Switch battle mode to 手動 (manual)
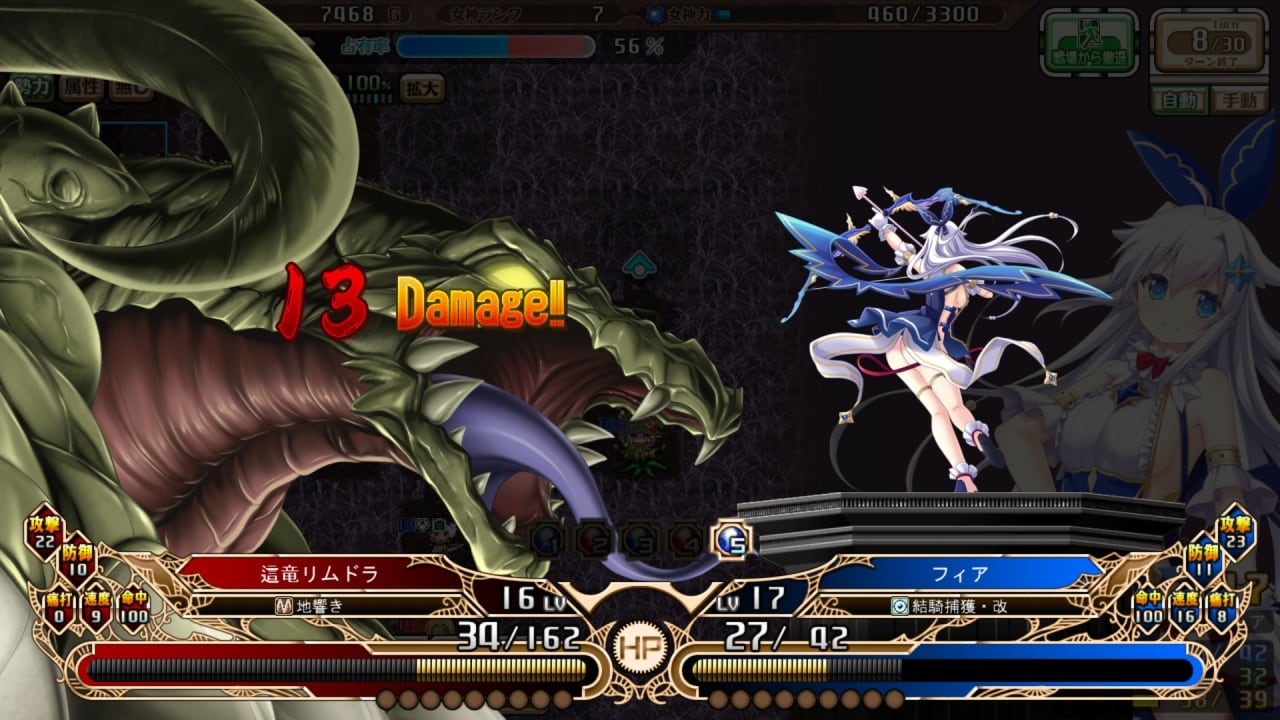The width and height of the screenshot is (1280, 720). point(1238,100)
